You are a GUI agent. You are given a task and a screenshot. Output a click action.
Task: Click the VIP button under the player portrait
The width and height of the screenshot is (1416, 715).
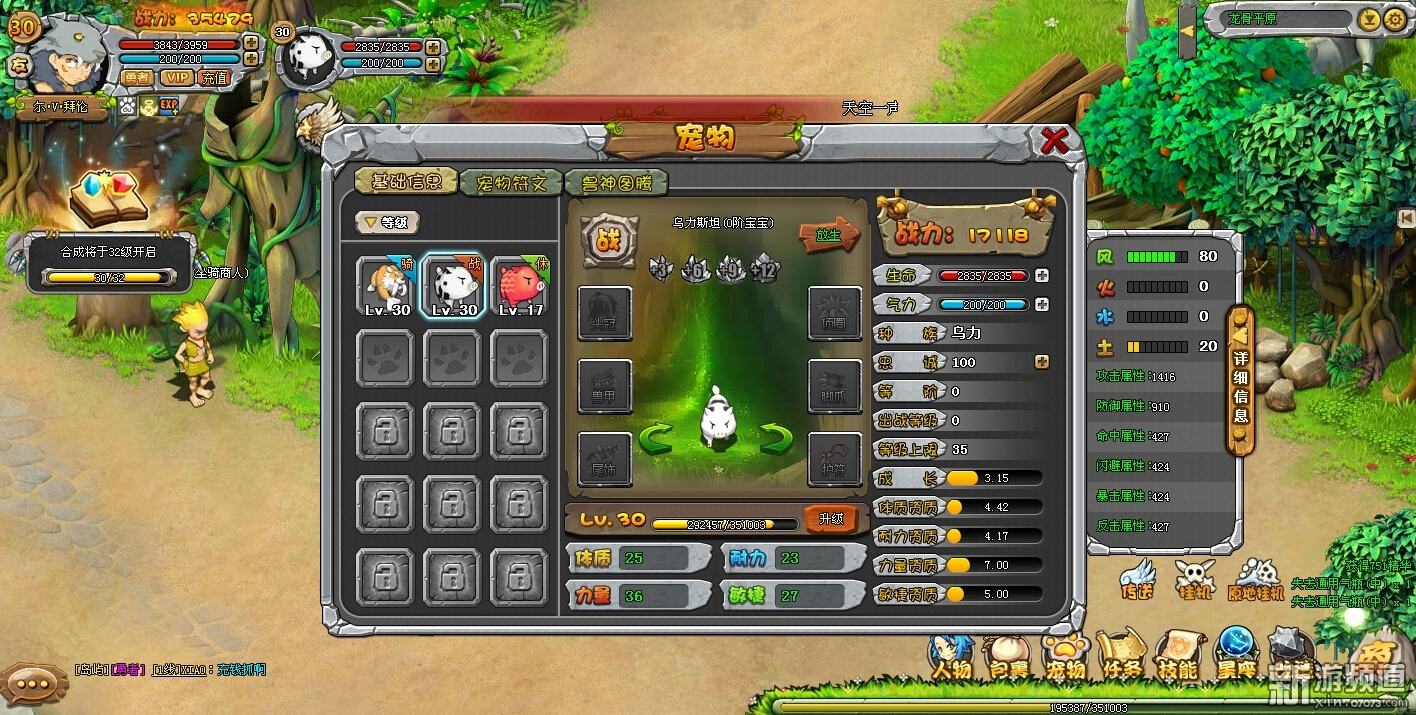point(176,77)
